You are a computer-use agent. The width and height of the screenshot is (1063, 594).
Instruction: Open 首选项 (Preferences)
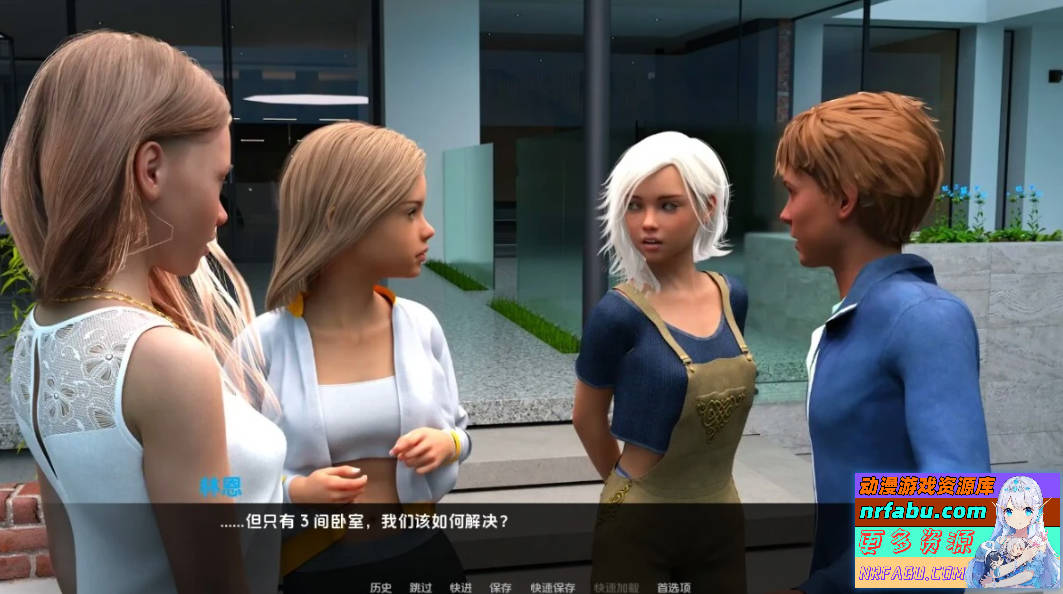(x=673, y=587)
